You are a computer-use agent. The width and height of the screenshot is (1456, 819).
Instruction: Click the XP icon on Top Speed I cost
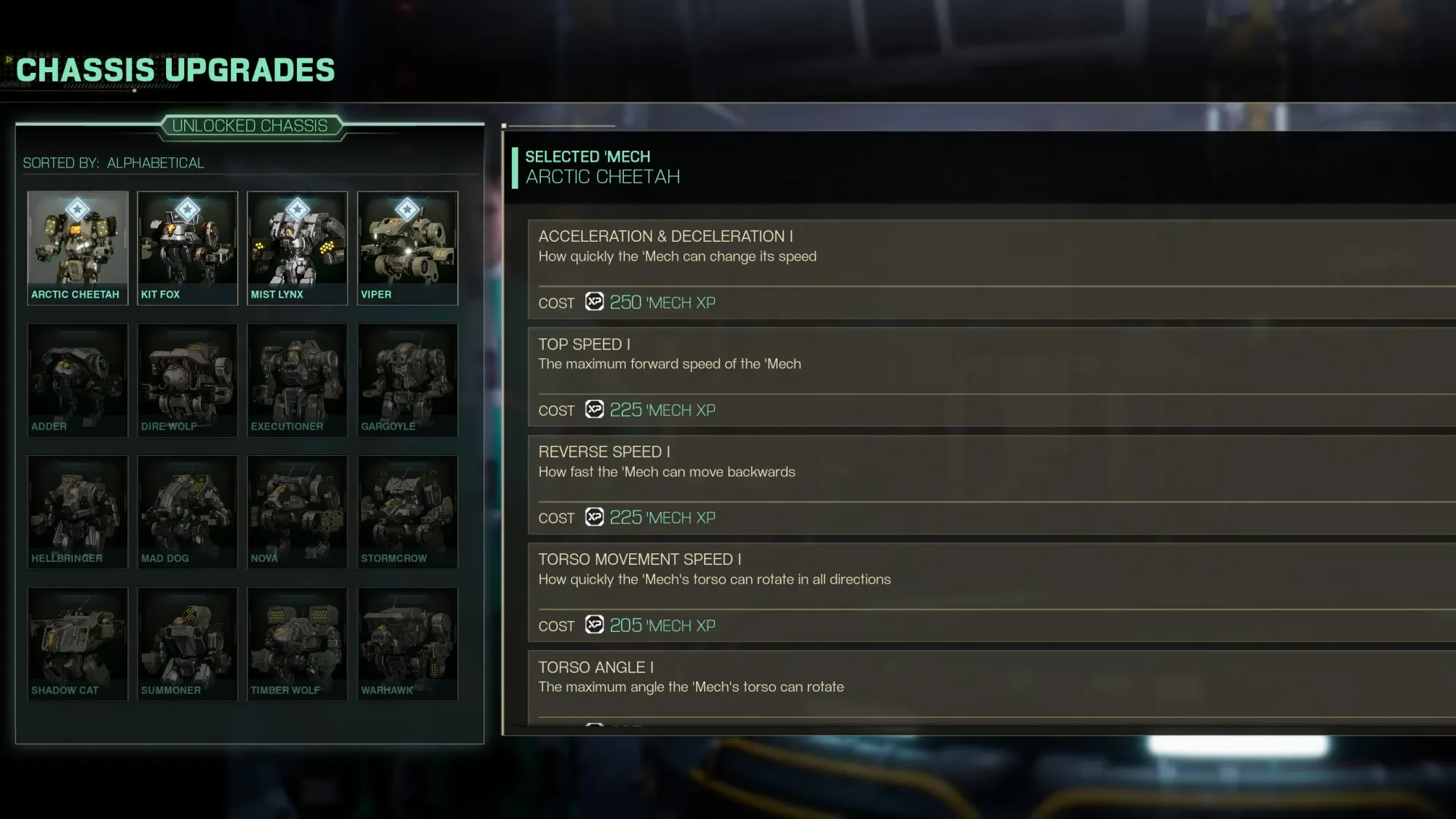595,410
